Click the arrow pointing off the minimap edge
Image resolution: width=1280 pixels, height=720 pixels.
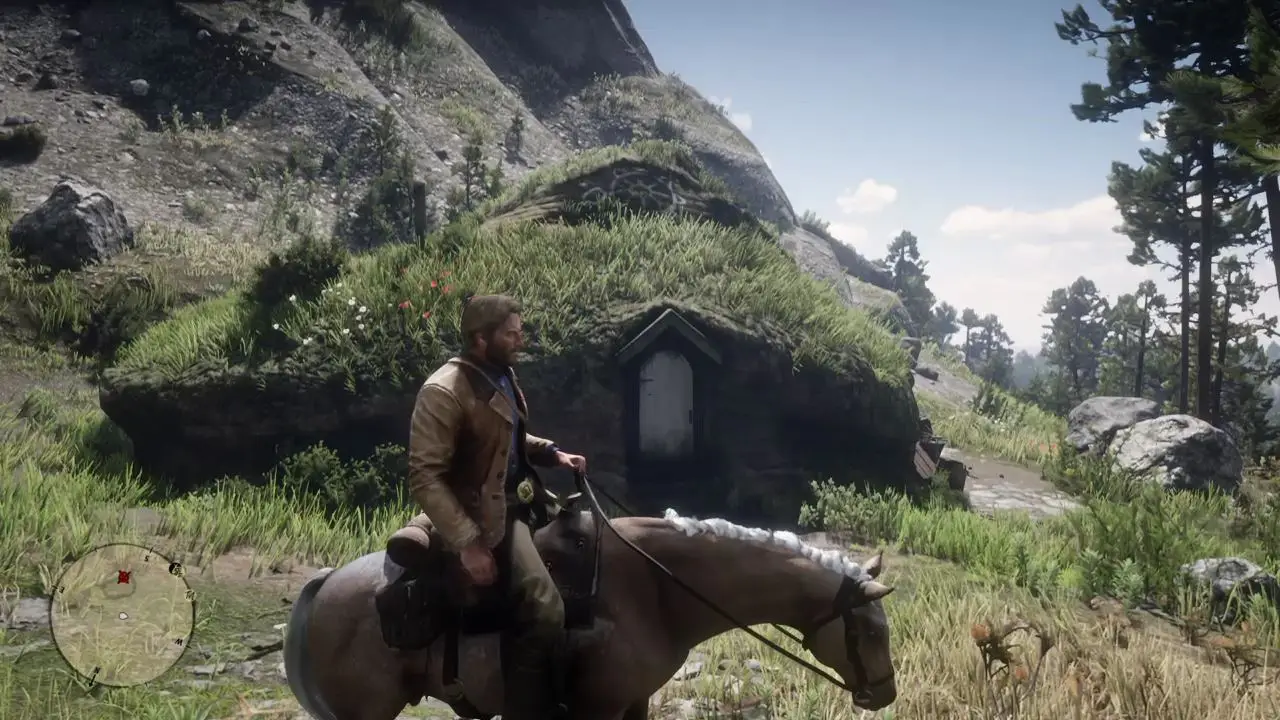coord(92,682)
